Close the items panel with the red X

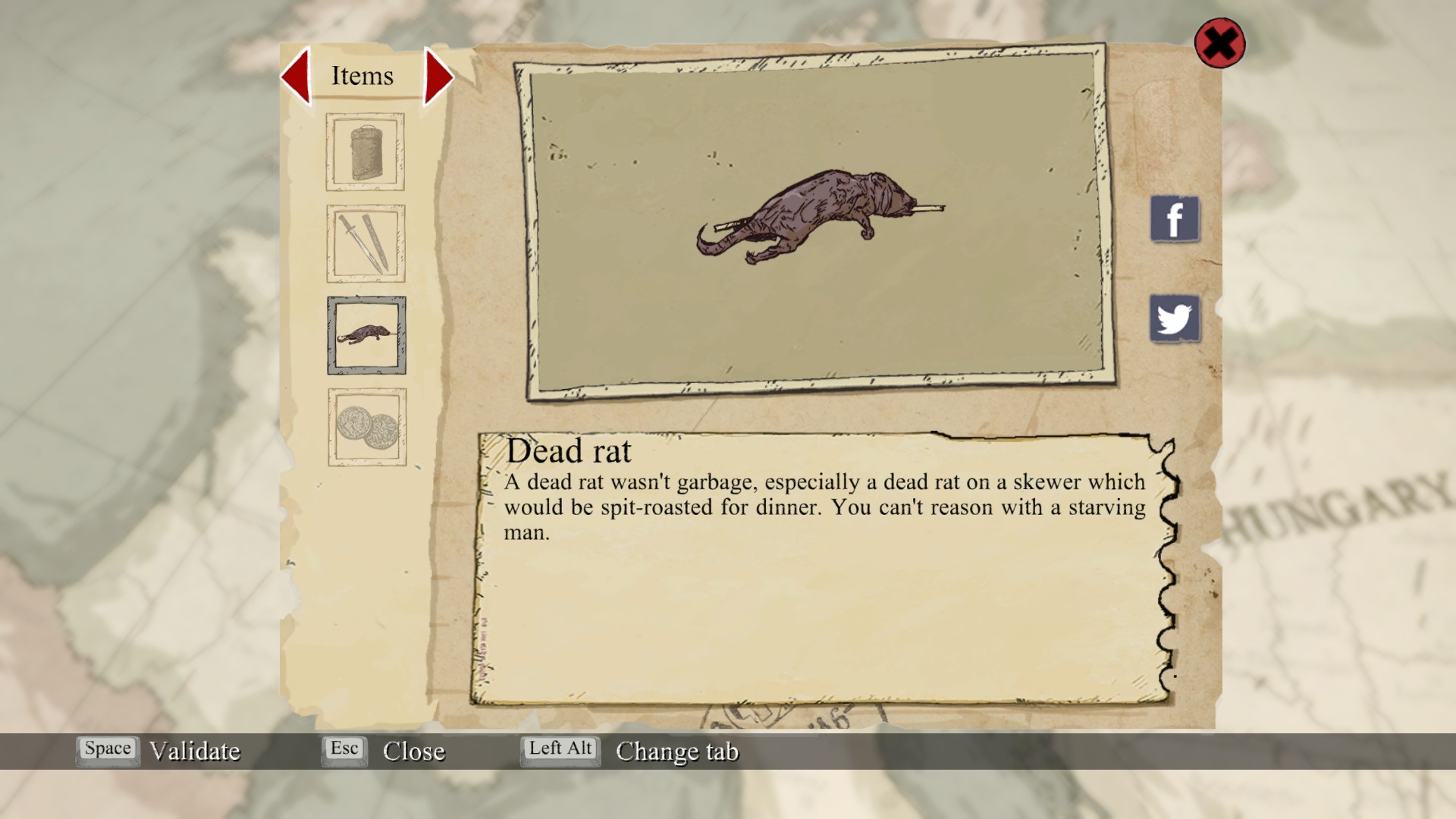tap(1219, 43)
